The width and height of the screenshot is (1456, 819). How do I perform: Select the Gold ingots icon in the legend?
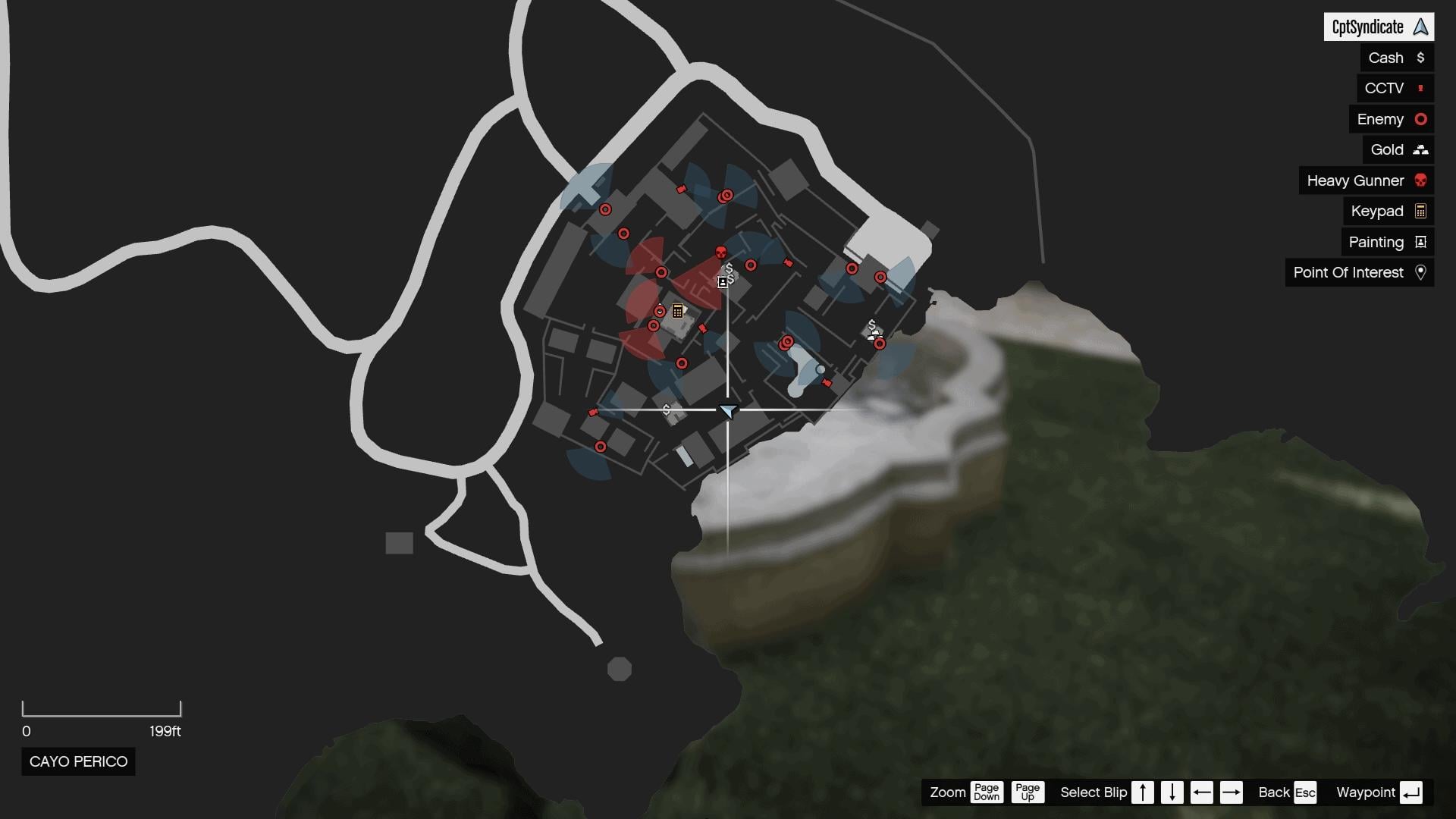click(x=1420, y=149)
